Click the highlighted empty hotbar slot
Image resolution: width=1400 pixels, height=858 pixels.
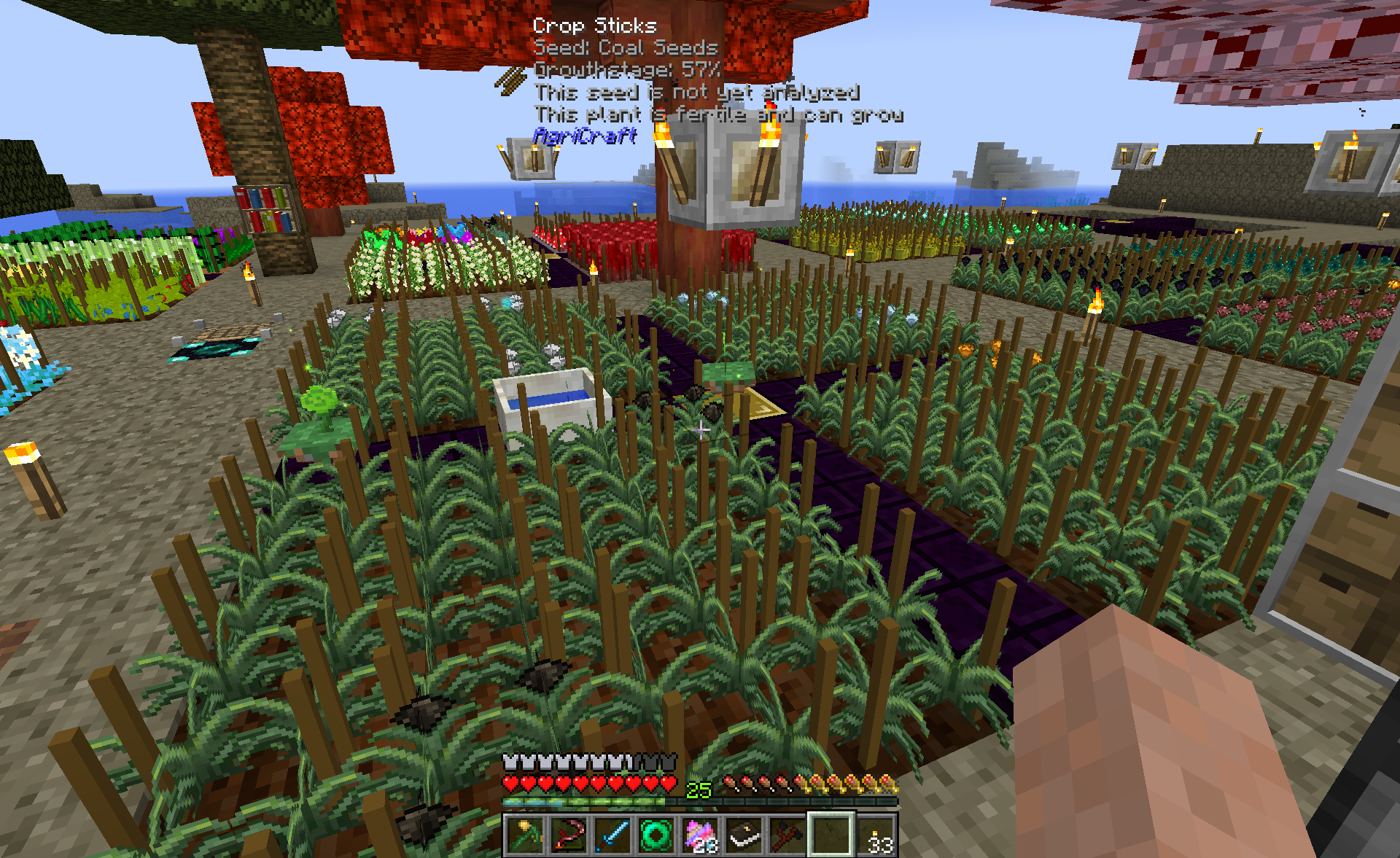(x=831, y=835)
